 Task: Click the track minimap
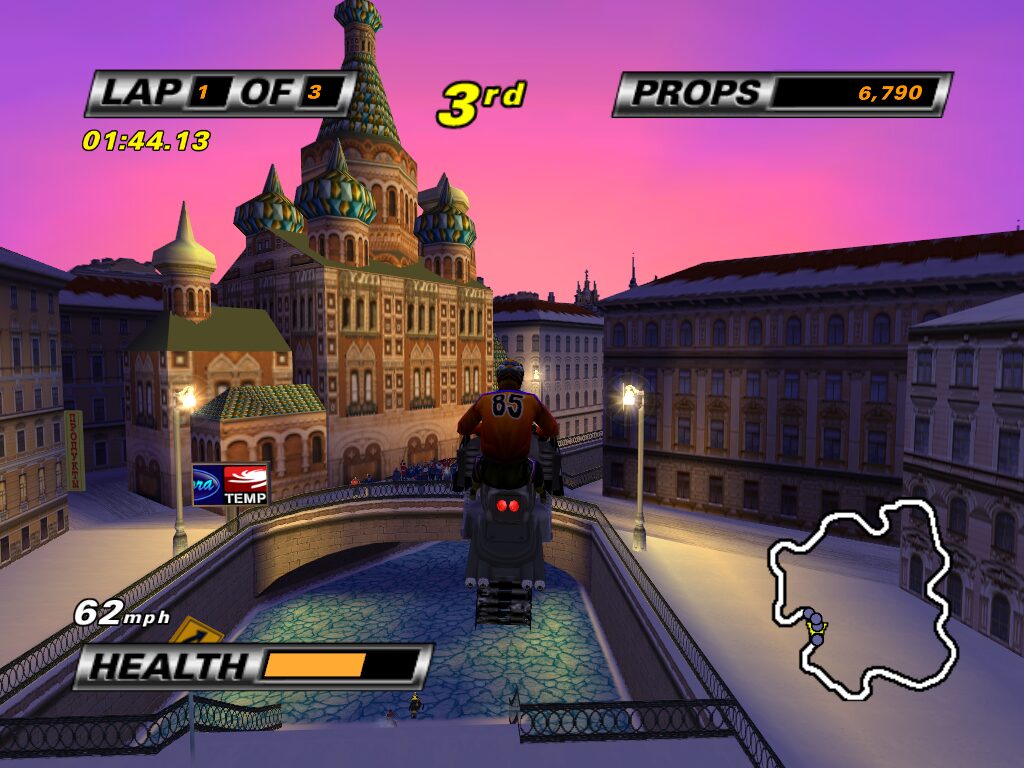[x=860, y=597]
